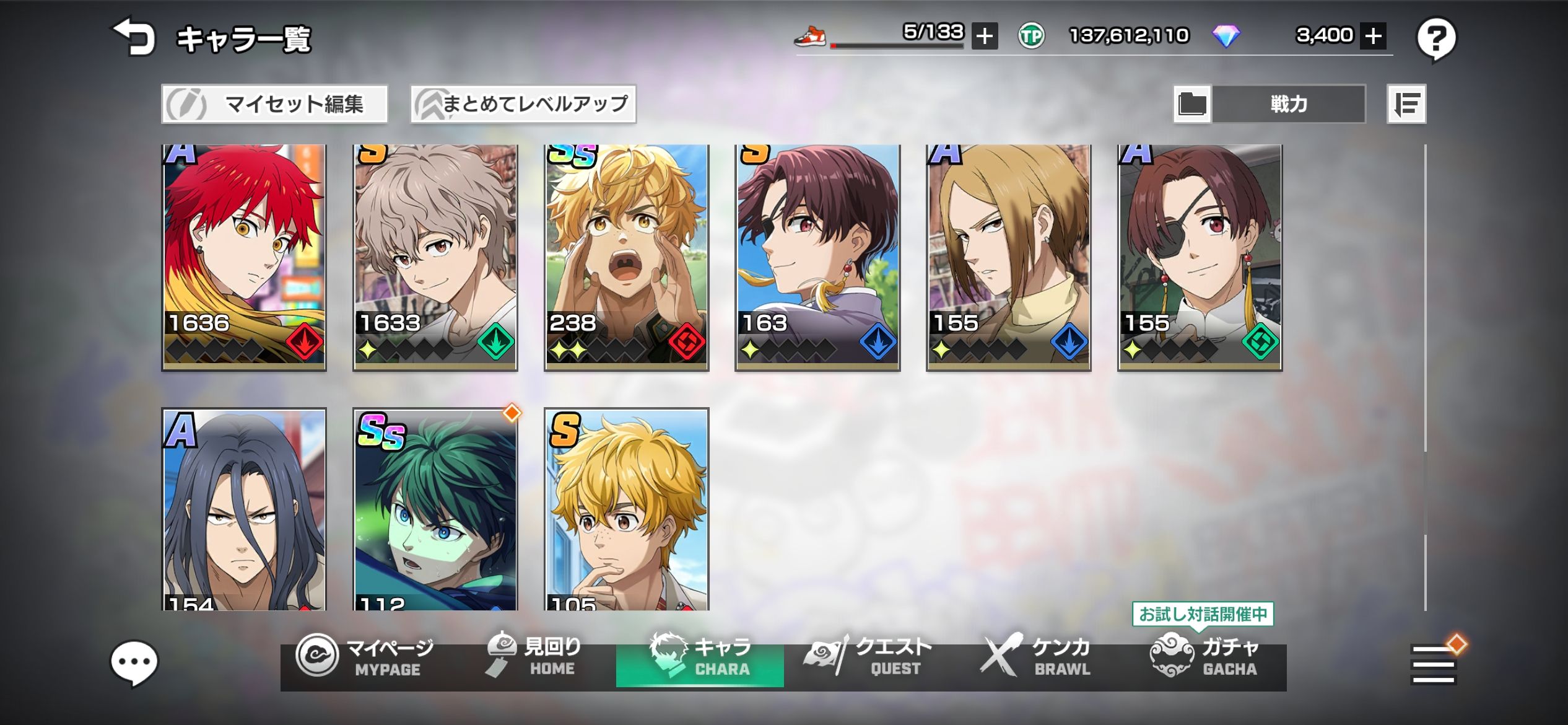Image resolution: width=1568 pixels, height=725 pixels.
Task: Open the 戦力 sort dropdown
Action: tap(1287, 104)
